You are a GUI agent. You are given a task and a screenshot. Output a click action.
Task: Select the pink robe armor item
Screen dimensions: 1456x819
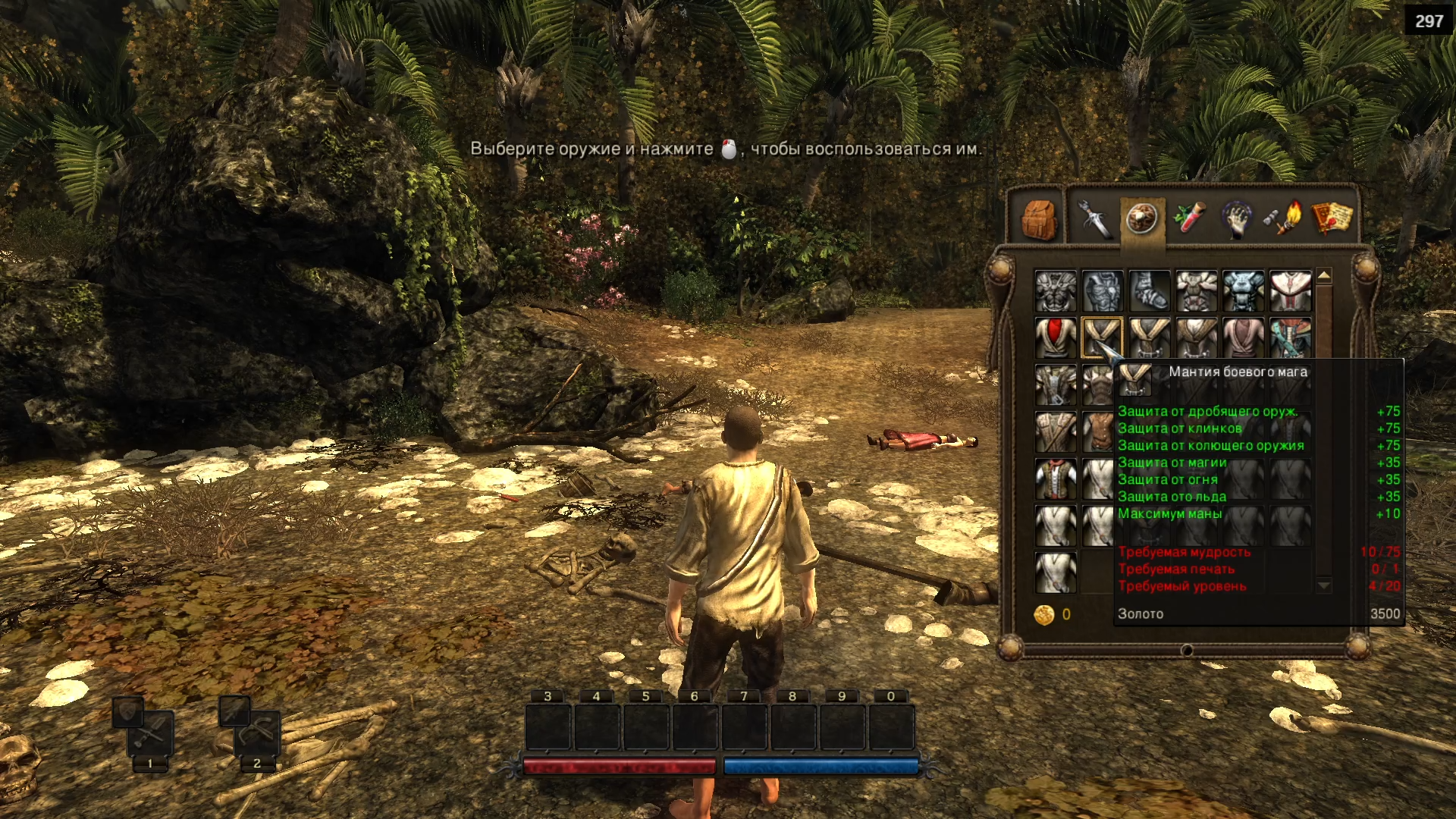pos(1243,337)
